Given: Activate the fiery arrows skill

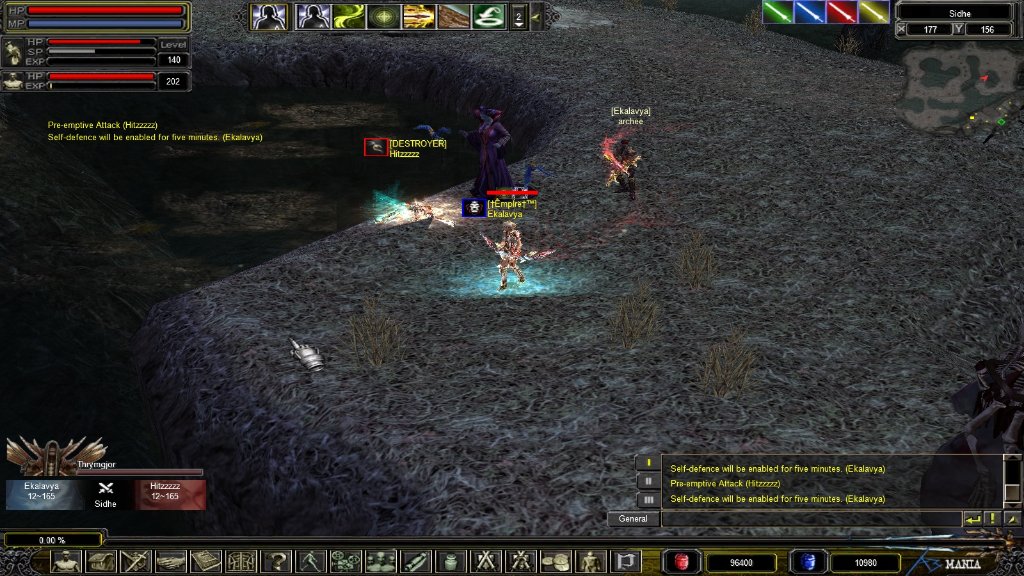Looking at the screenshot, I should (419, 16).
